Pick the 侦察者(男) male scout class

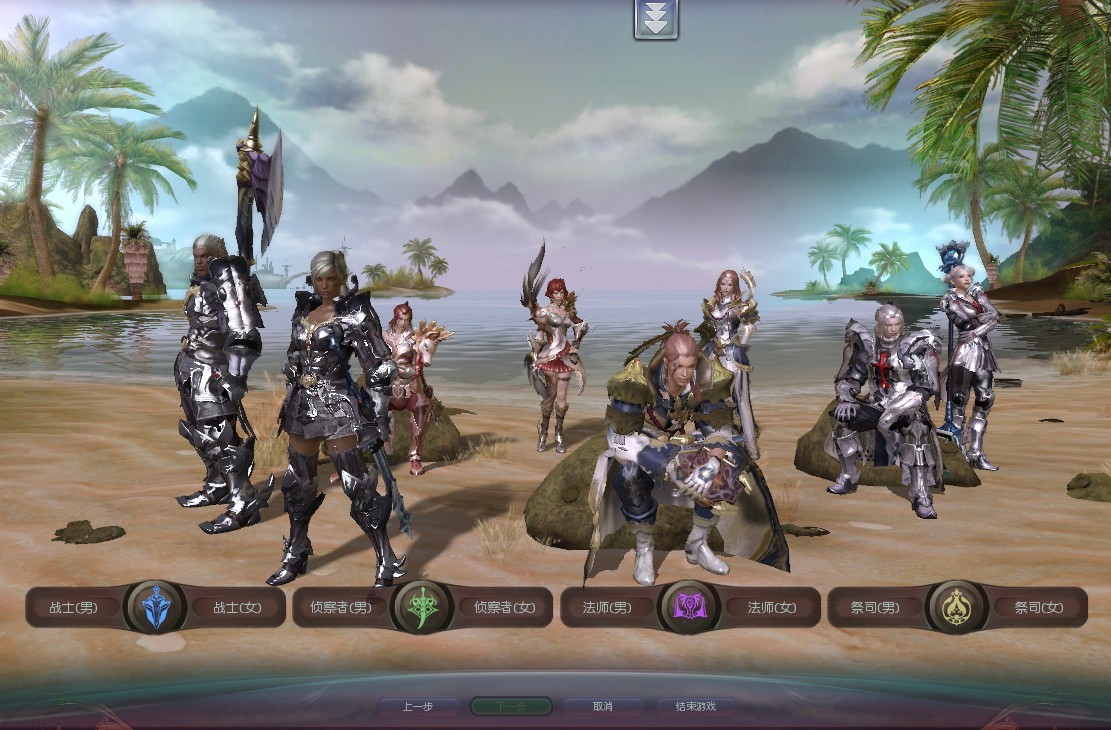(341, 607)
